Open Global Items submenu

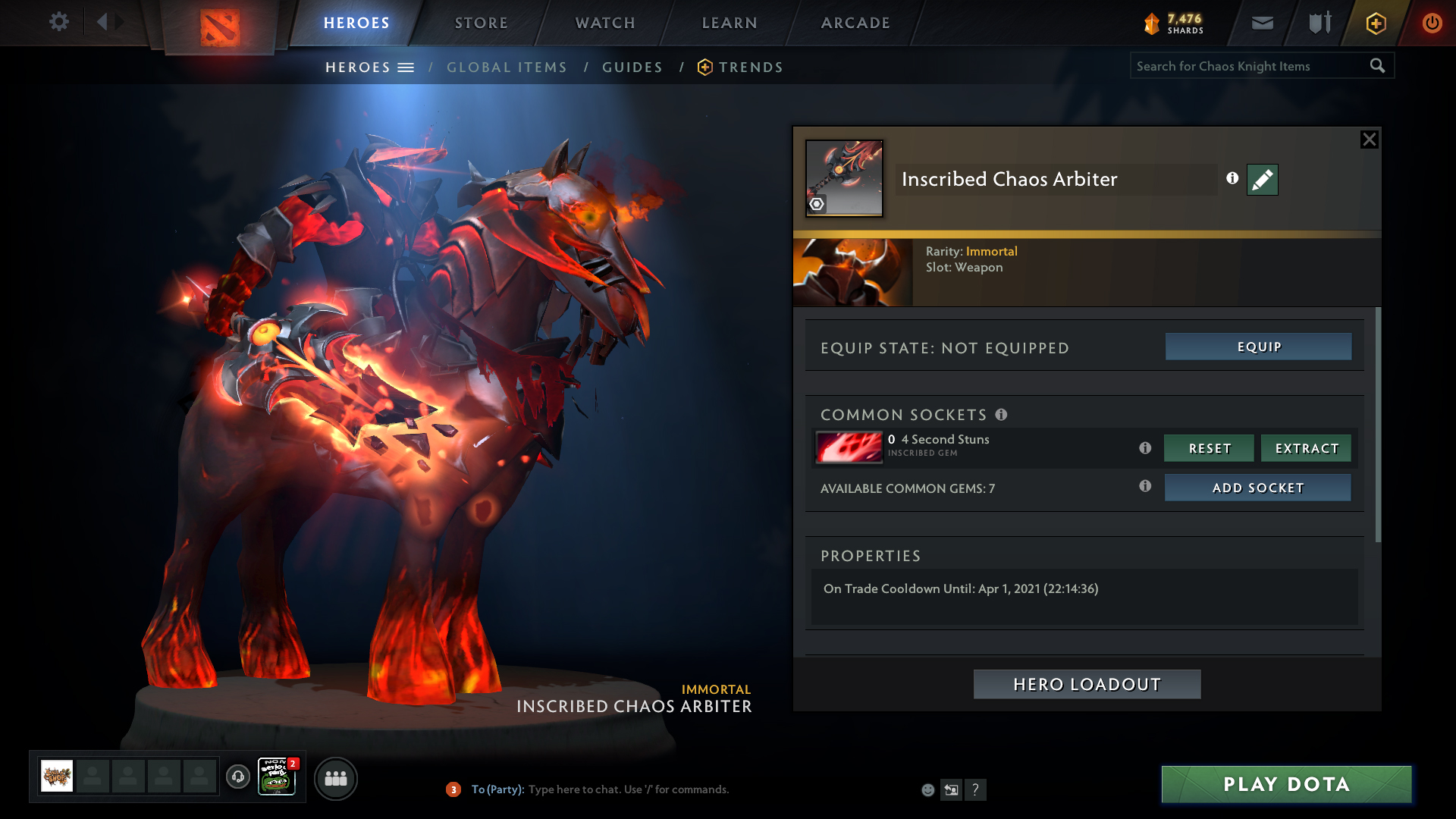pos(507,67)
